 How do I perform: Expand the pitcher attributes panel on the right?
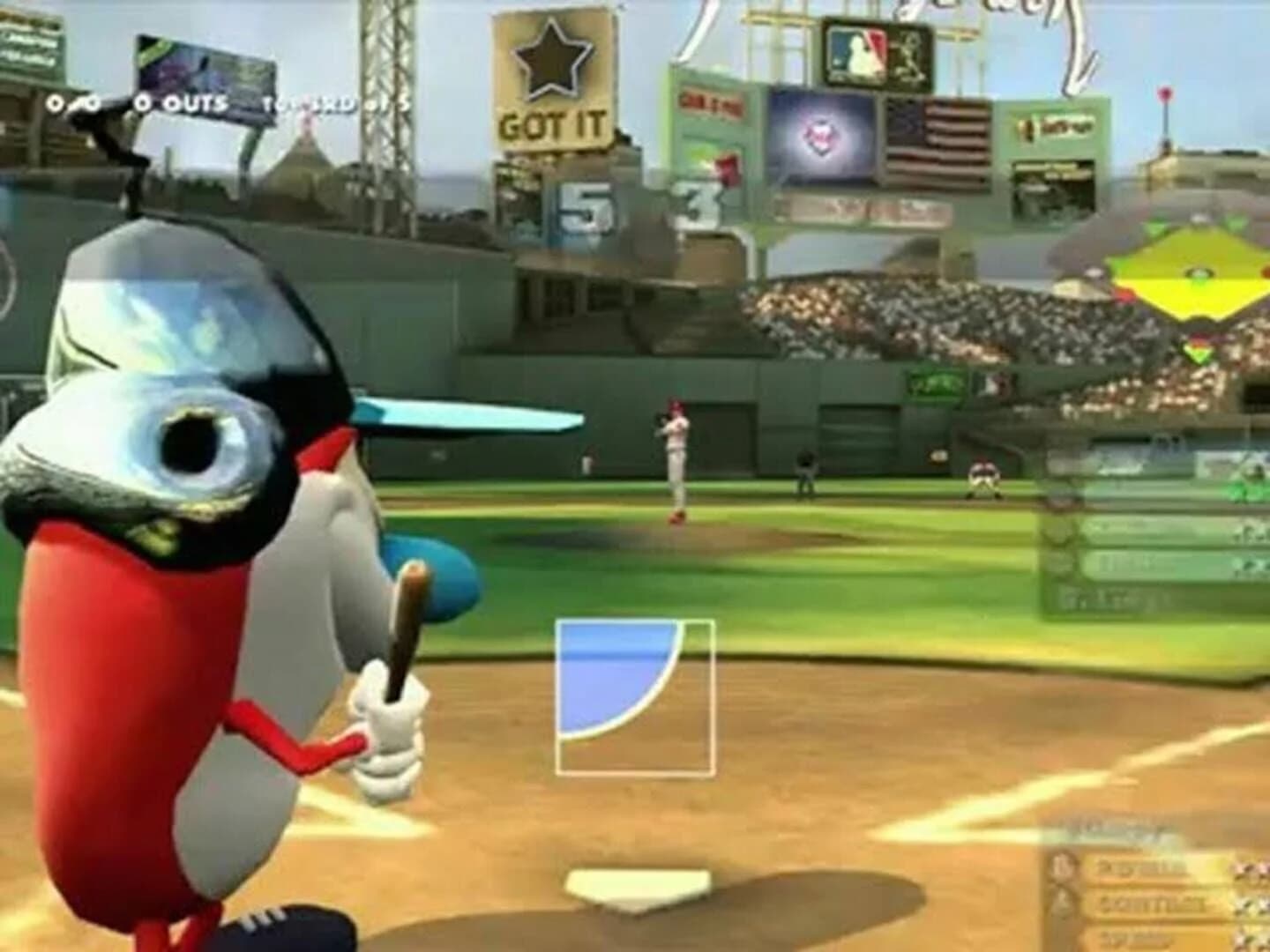click(1155, 529)
